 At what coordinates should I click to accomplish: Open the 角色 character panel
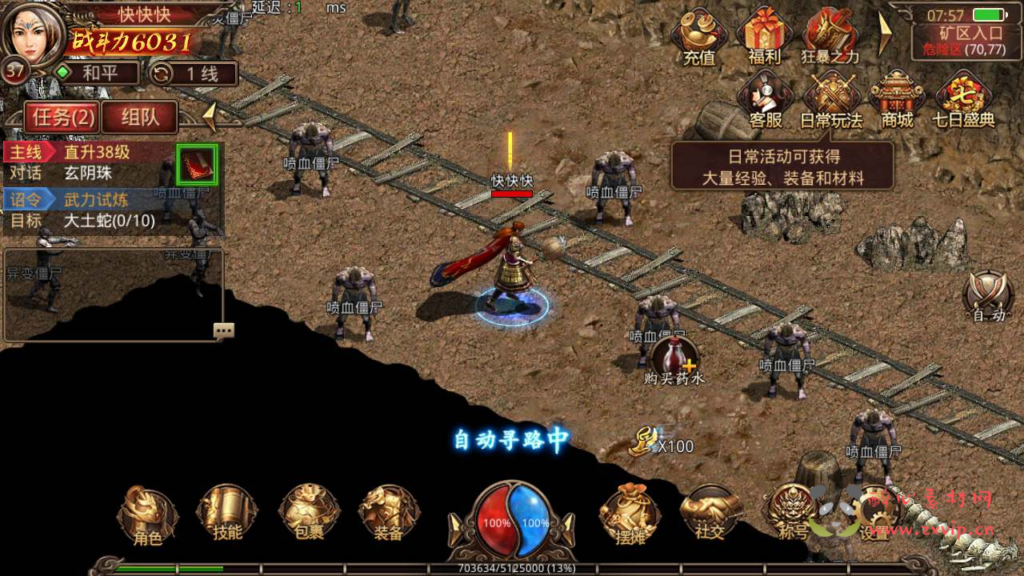(148, 515)
